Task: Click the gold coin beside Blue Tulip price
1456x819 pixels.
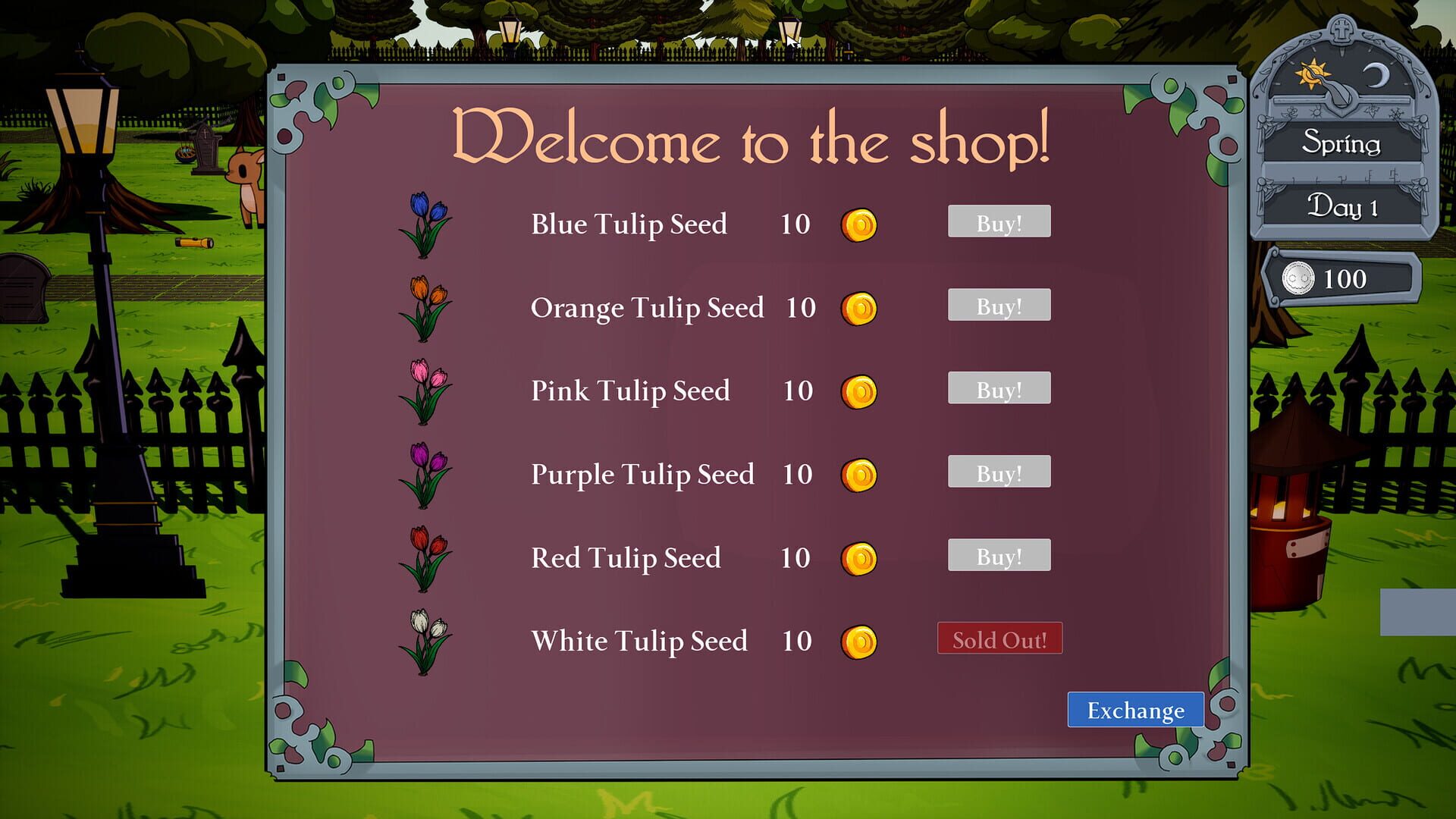Action: [x=859, y=224]
